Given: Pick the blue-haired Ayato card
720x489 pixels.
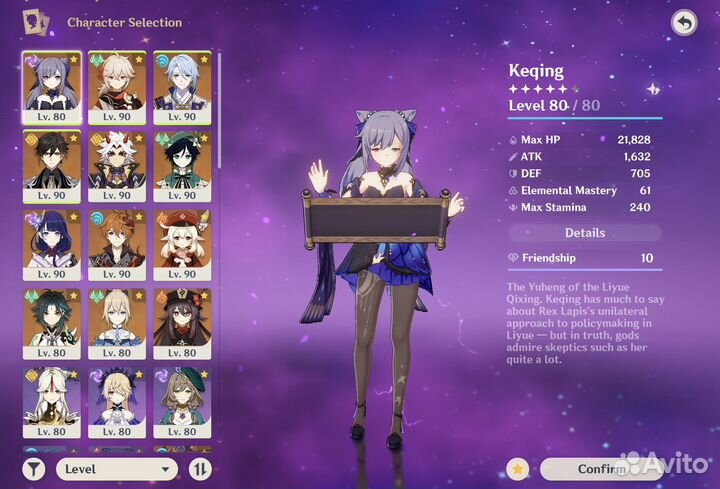Looking at the screenshot, I should [181, 86].
